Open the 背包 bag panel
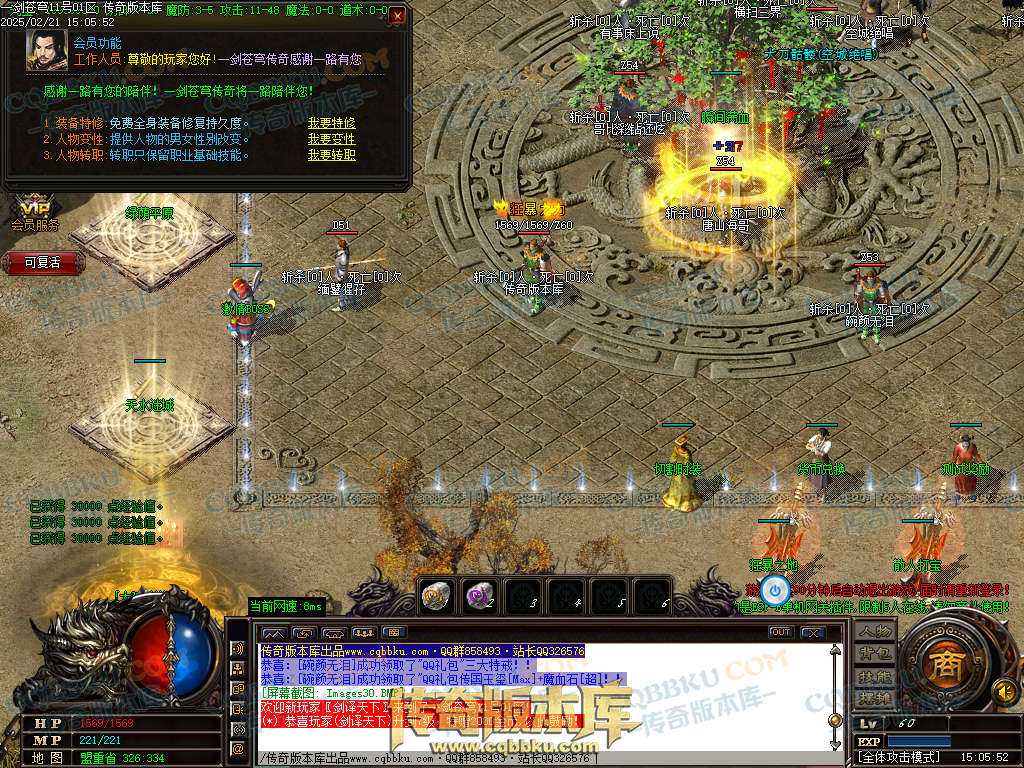1024x768 pixels. 875,654
